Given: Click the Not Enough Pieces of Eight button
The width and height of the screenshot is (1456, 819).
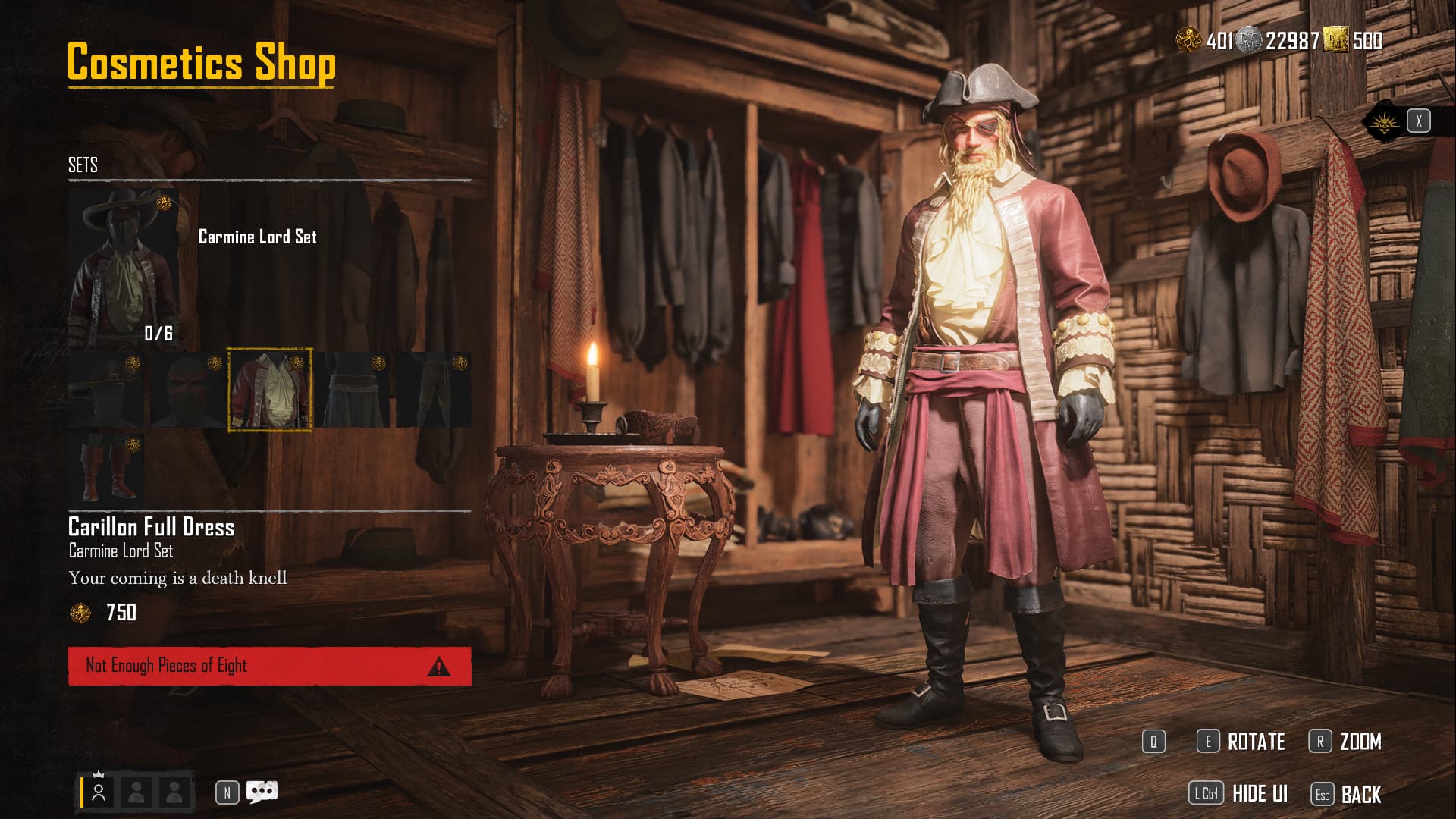Looking at the screenshot, I should [269, 666].
